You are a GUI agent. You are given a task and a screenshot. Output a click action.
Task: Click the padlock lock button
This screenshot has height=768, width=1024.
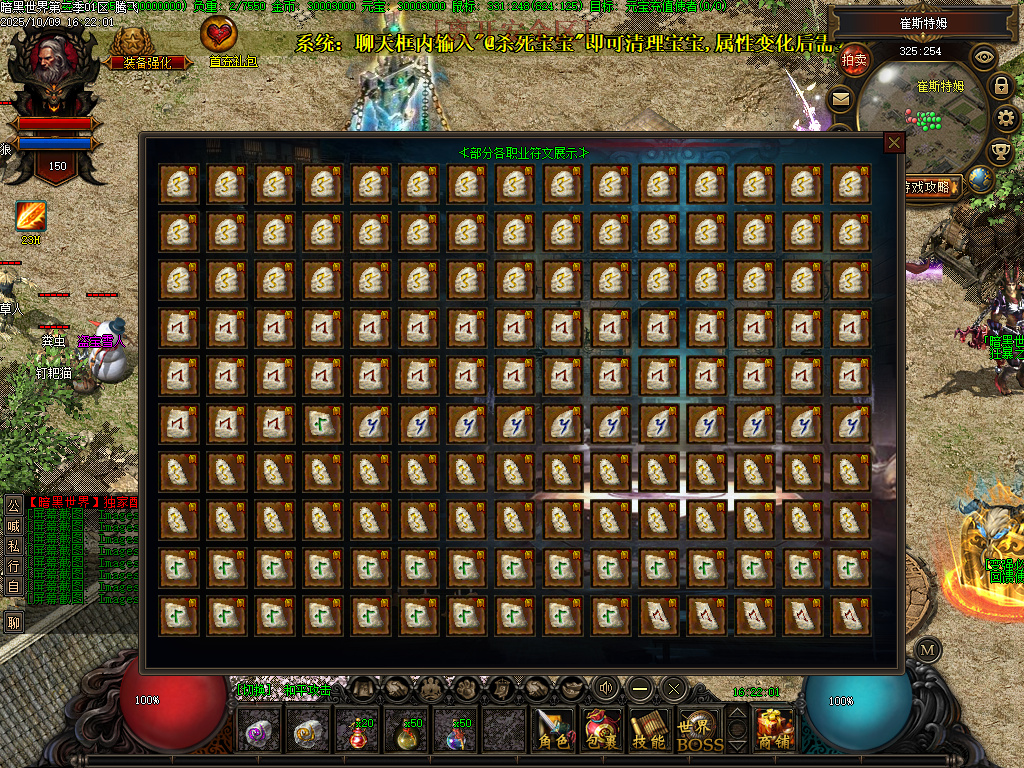coord(1000,86)
